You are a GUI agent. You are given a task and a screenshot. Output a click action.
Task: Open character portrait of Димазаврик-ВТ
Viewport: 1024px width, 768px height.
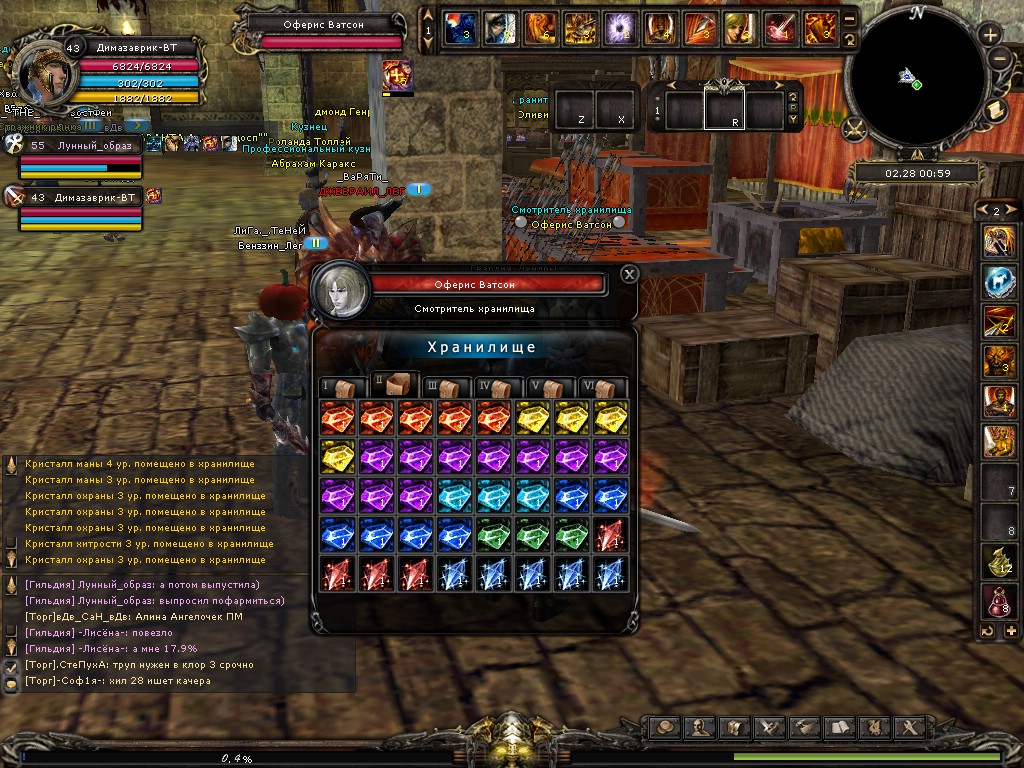(42, 70)
